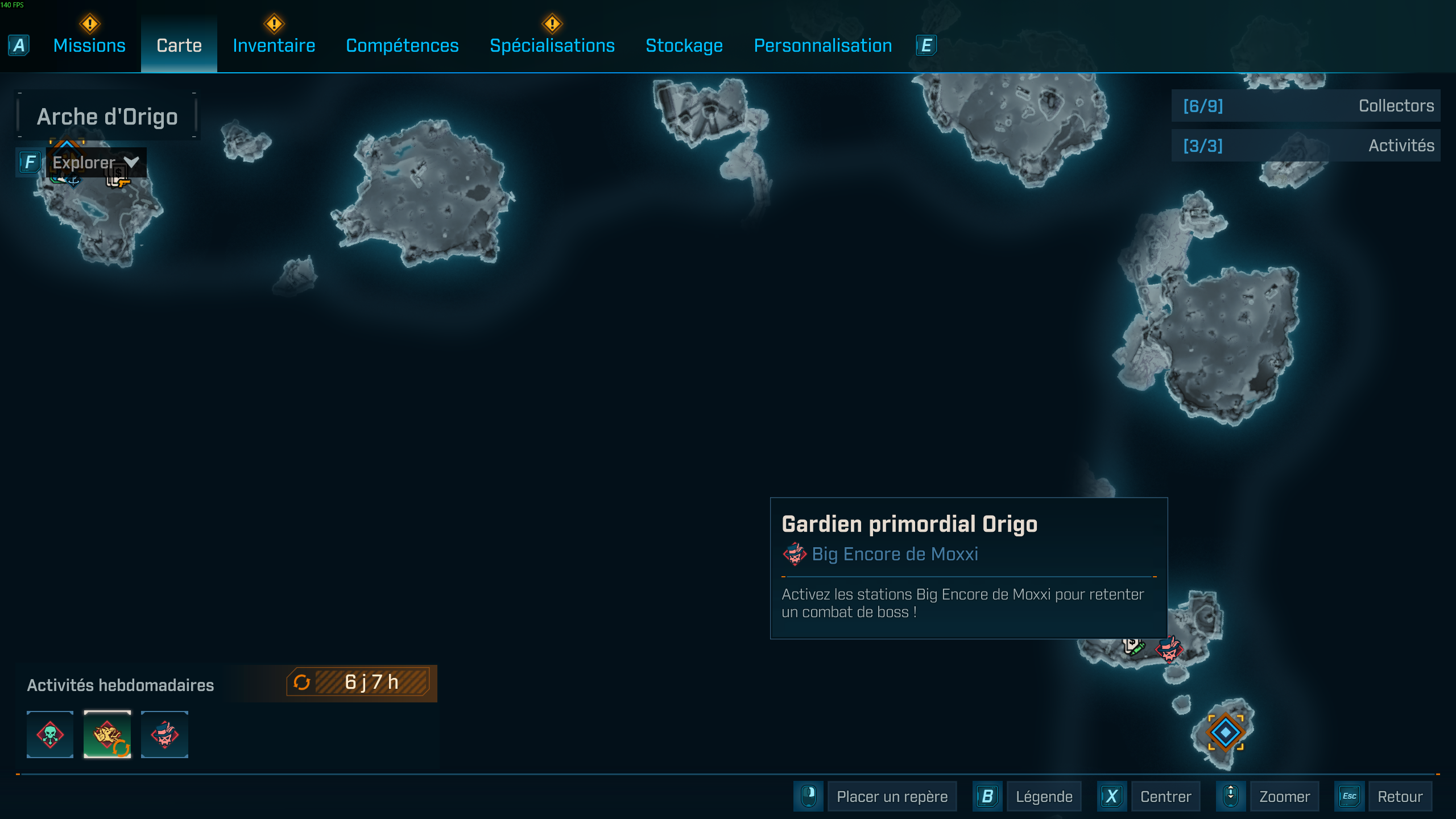Open the F filter selector
Image resolution: width=1456 pixels, height=819 pixels.
(x=30, y=163)
